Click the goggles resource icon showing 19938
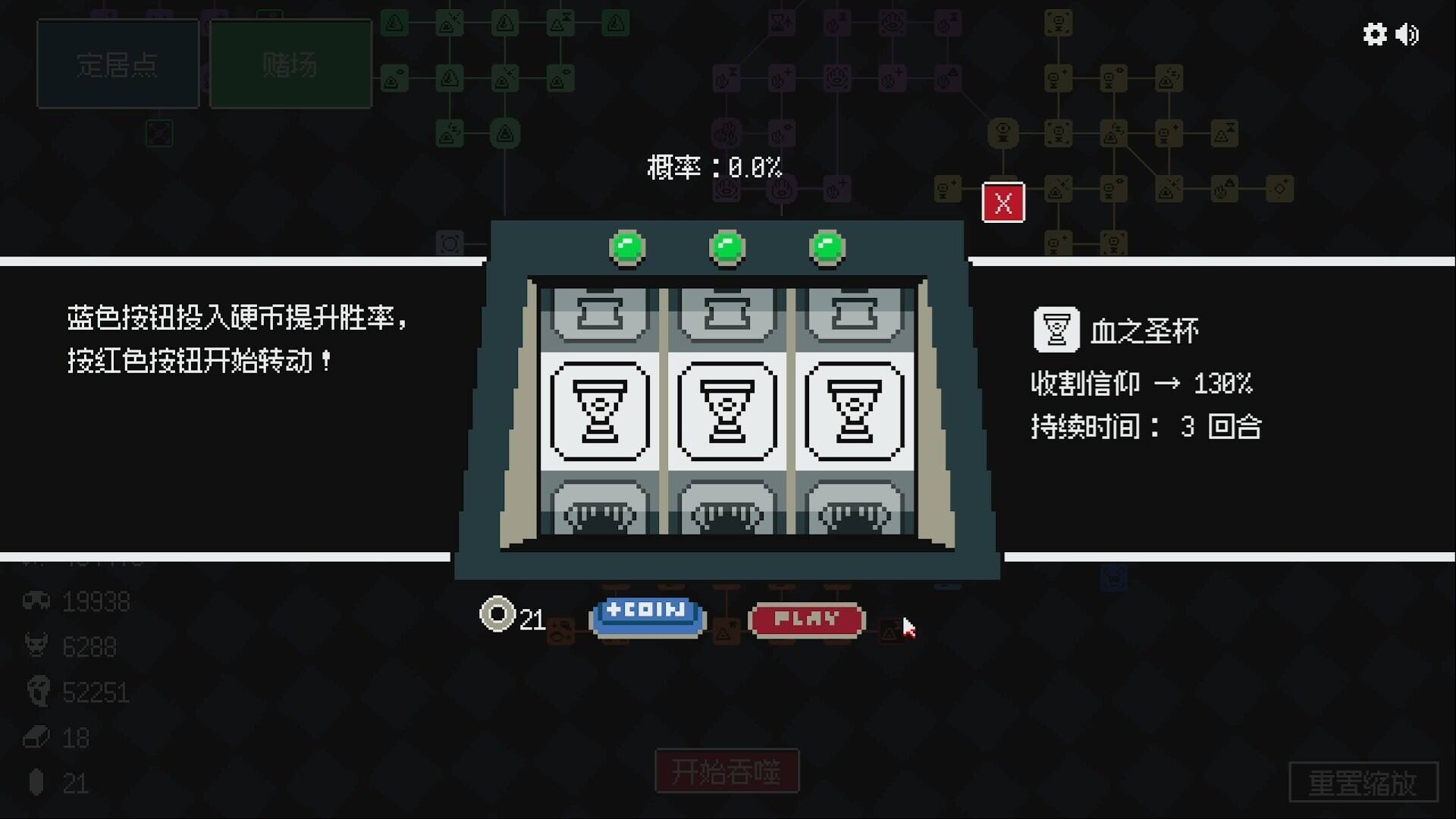Viewport: 1456px width, 819px height. point(35,601)
